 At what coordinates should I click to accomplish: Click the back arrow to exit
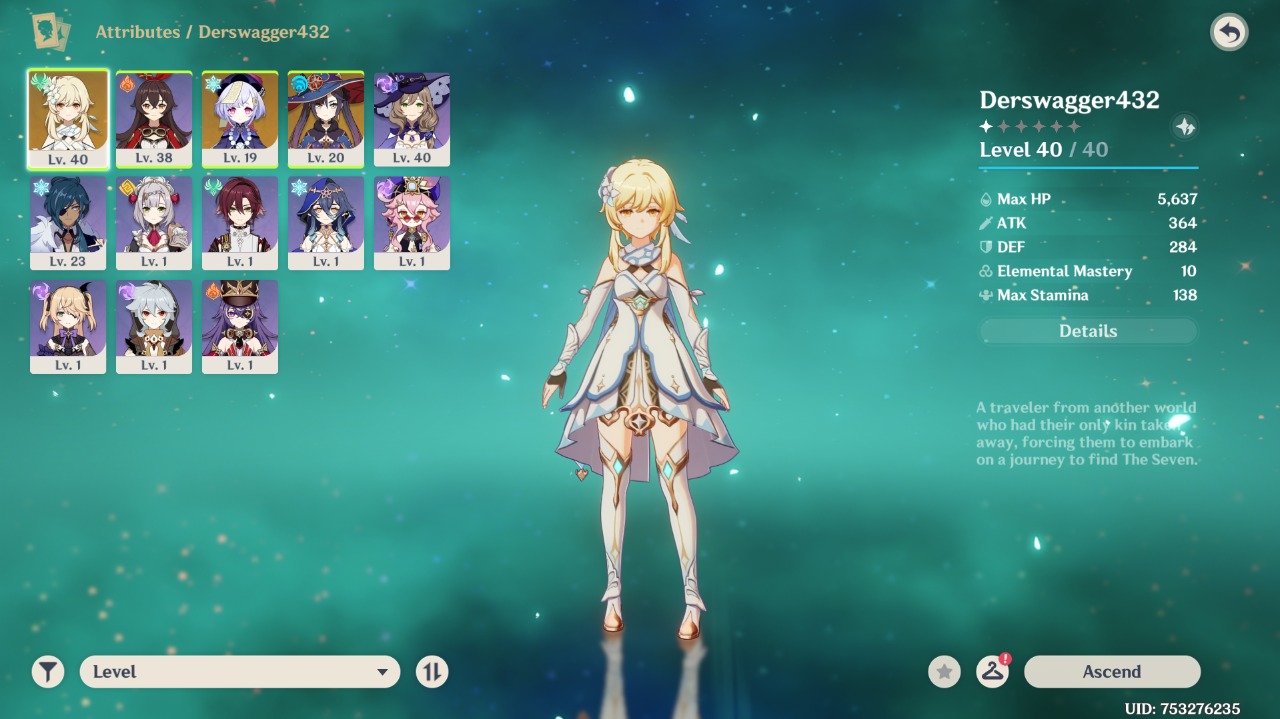[x=1229, y=33]
